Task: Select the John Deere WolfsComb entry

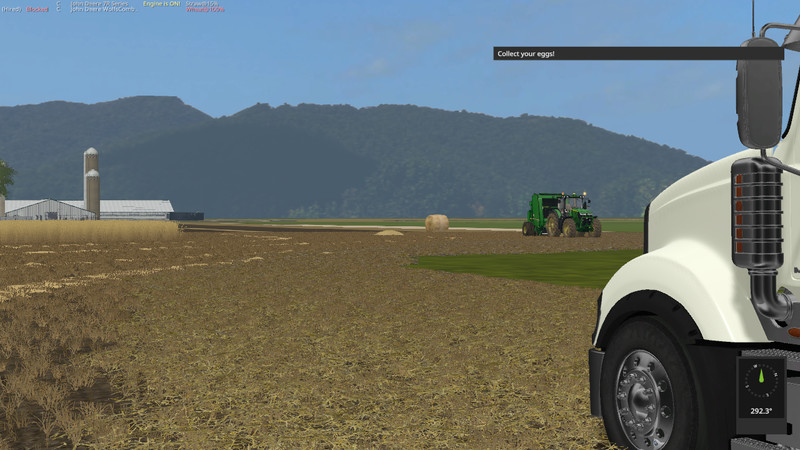Action: click(99, 11)
